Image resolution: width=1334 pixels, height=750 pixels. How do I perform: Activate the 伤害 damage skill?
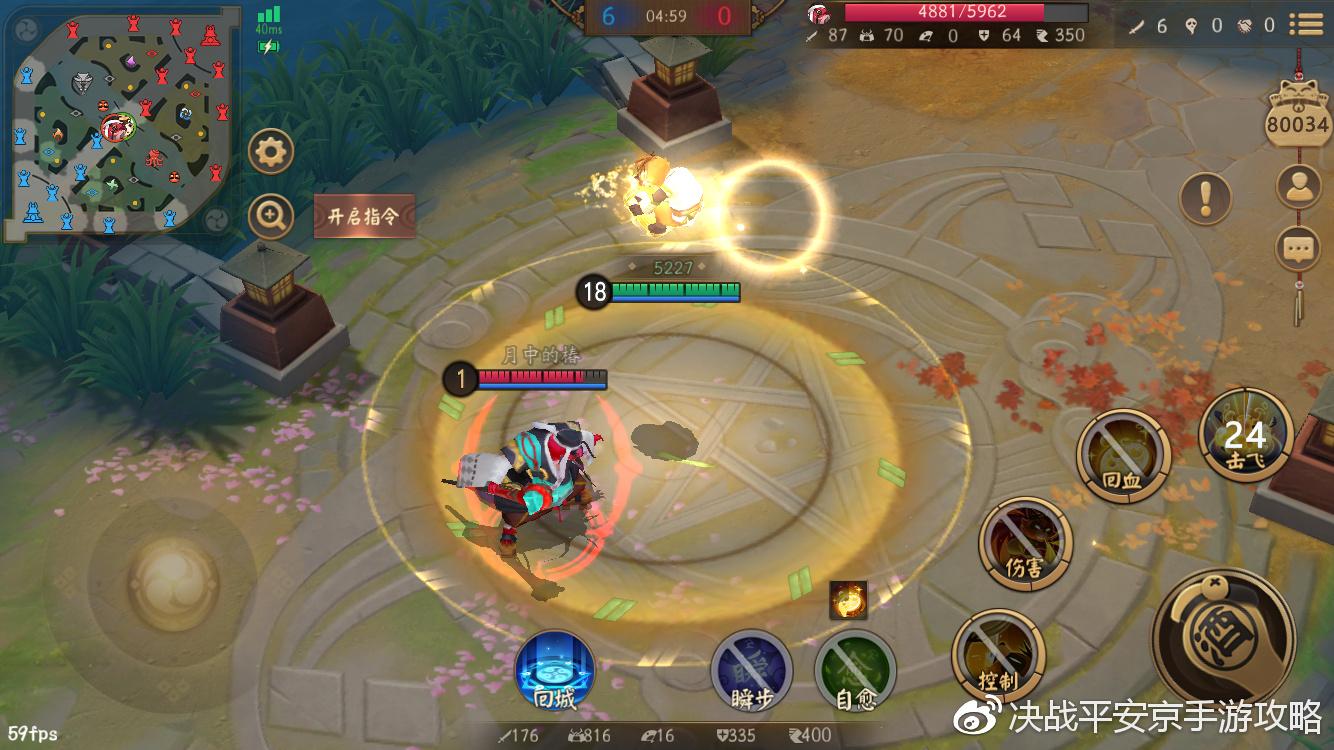pos(1025,543)
